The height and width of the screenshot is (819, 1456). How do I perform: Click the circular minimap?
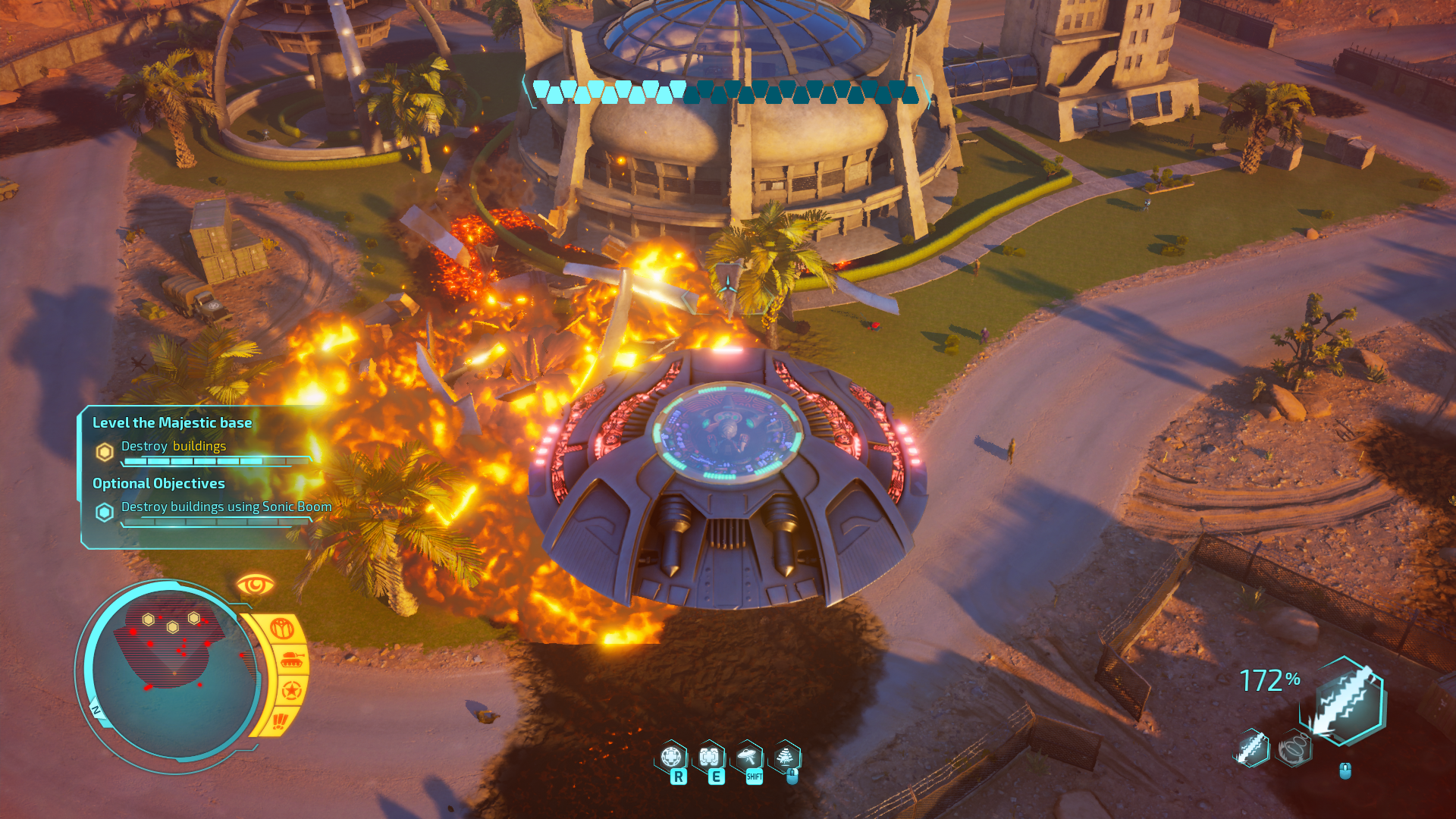171,671
